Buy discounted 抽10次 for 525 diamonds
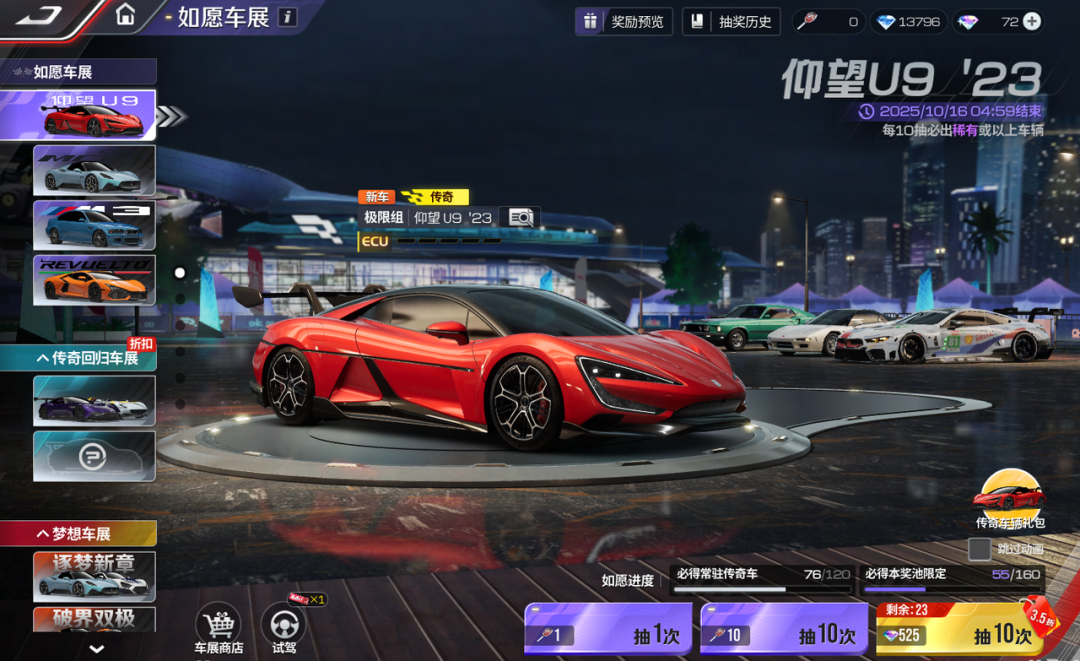The width and height of the screenshot is (1080, 661). point(958,633)
